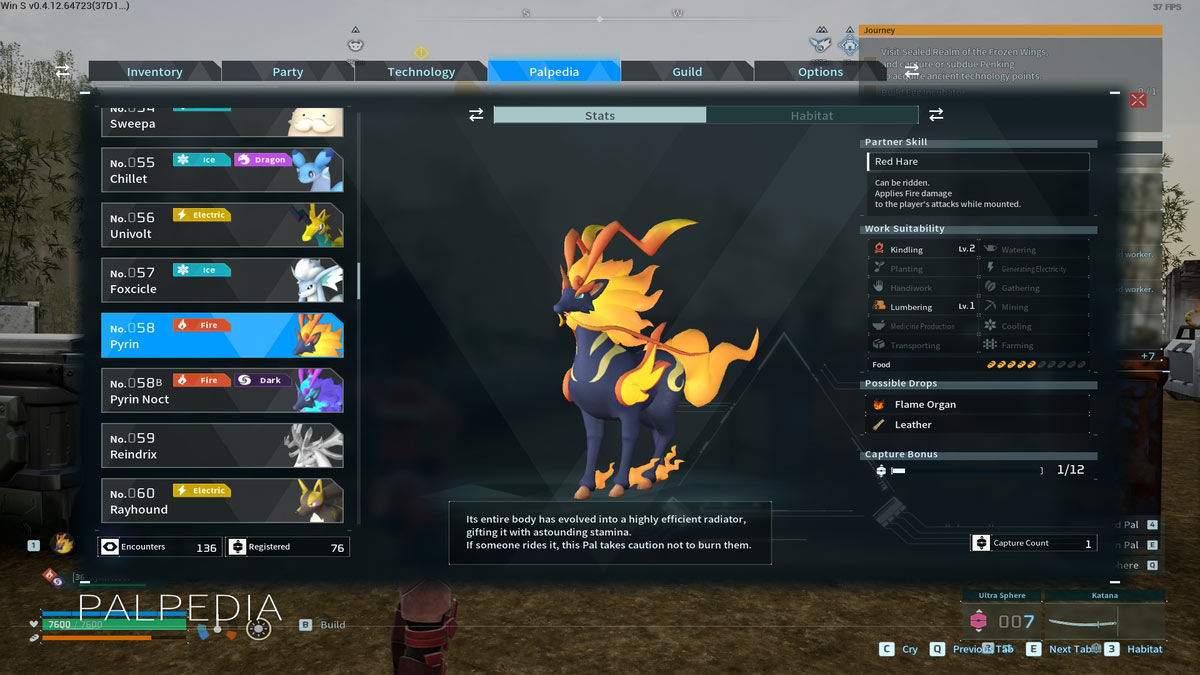Viewport: 1200px width, 675px height.
Task: Choose Rayhound entry No.060
Action: coord(222,500)
